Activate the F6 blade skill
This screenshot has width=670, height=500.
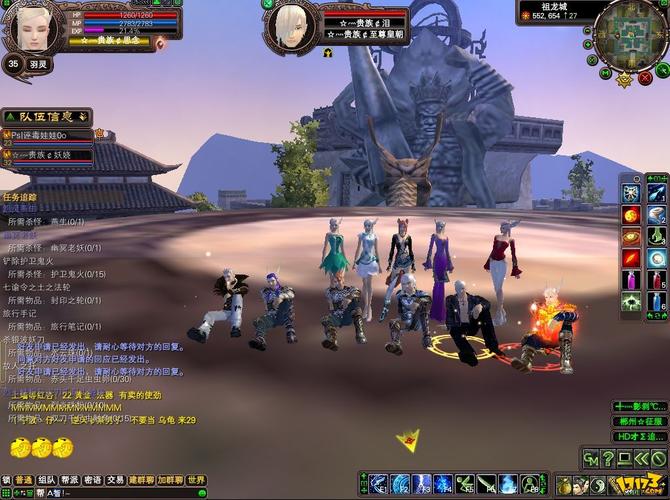coord(487,484)
